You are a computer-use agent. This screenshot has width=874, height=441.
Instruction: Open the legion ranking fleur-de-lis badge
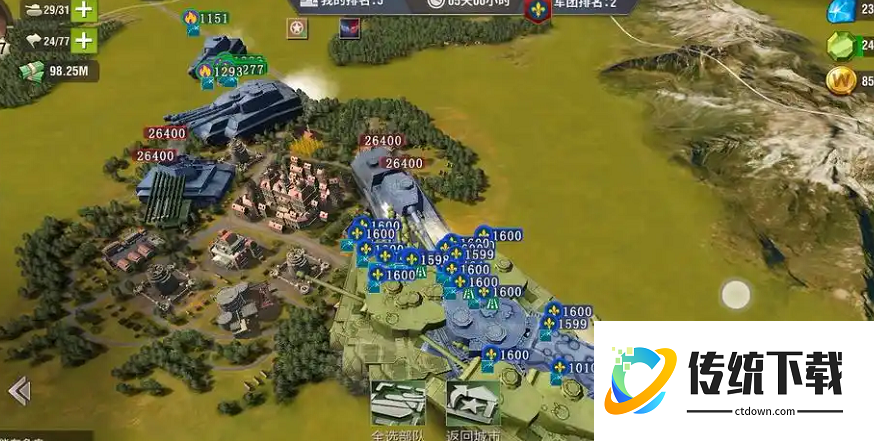tap(540, 11)
